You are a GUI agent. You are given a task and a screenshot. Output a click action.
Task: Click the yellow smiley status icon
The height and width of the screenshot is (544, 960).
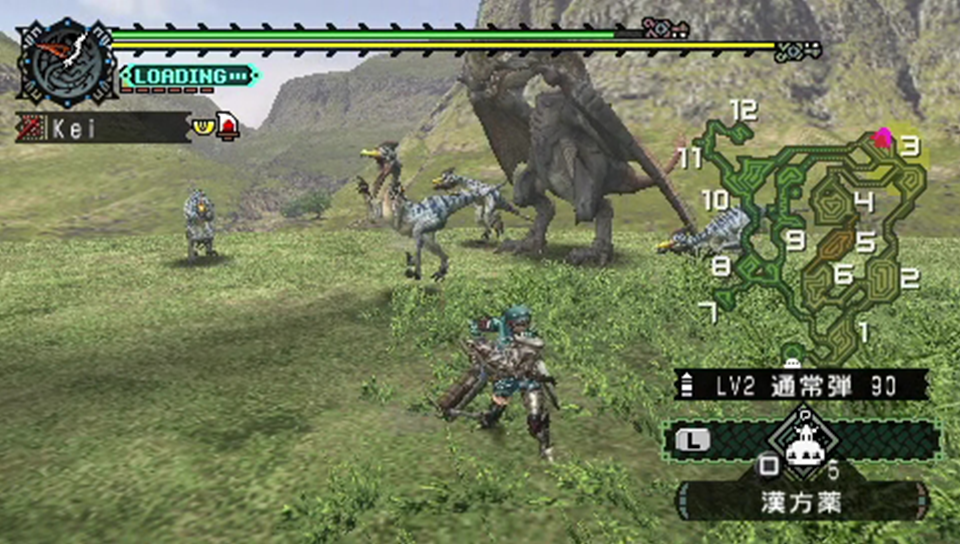point(204,127)
